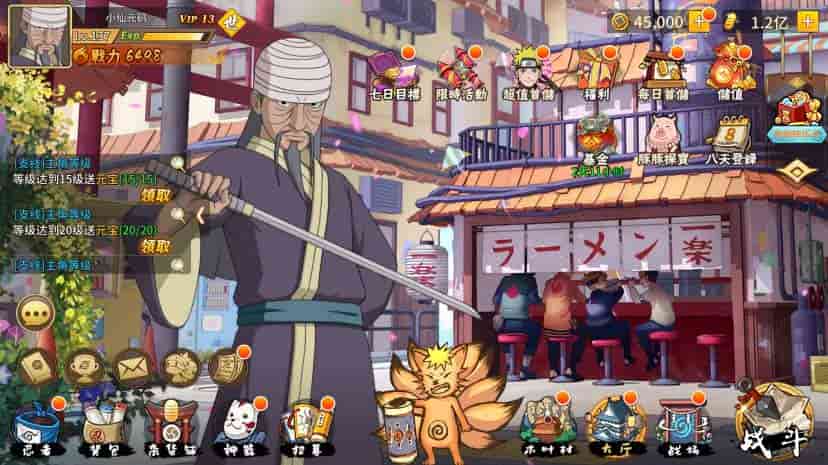Open the pig treasure event icon
This screenshot has width=828, height=465.
(662, 139)
